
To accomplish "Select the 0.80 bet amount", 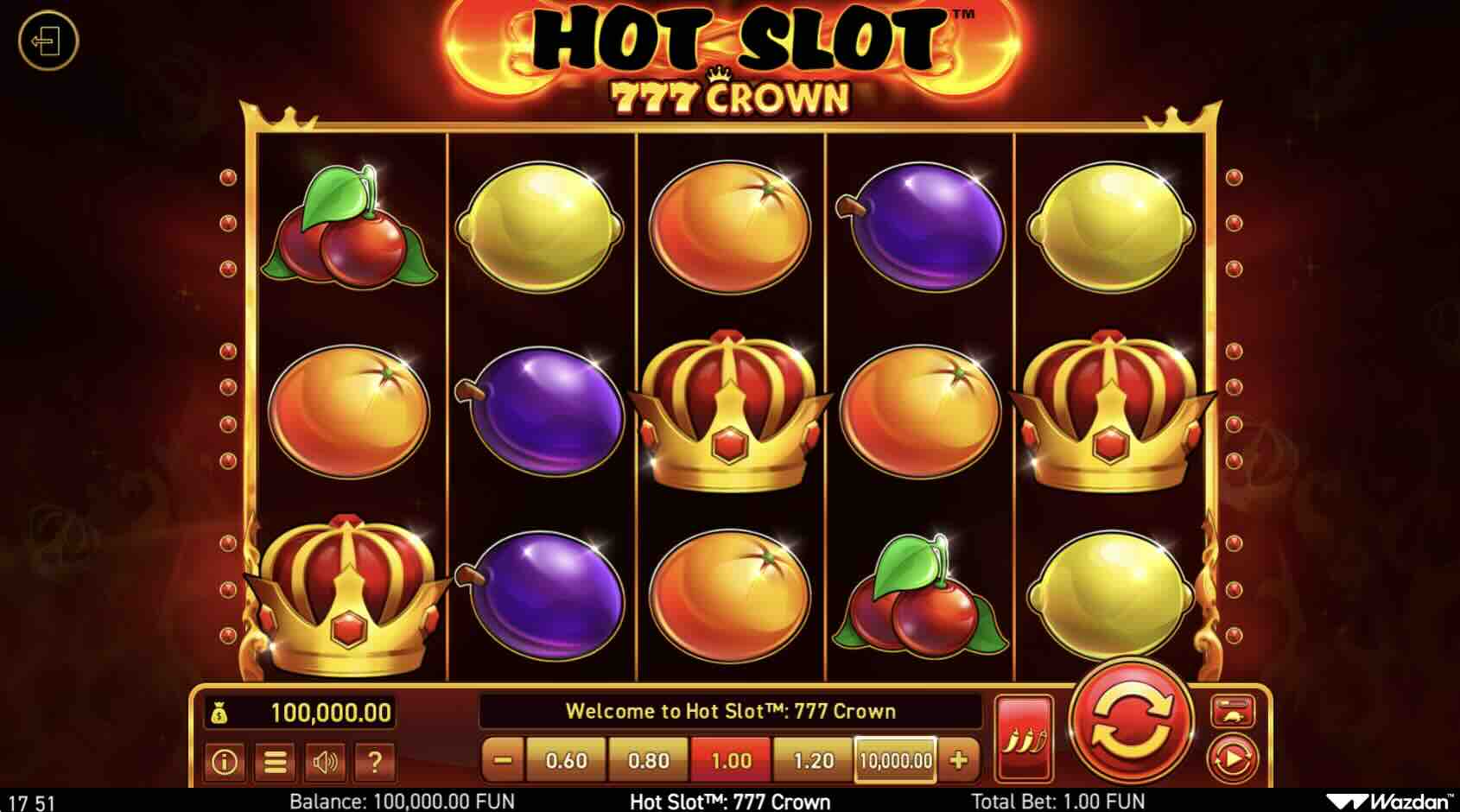I will tap(649, 761).
